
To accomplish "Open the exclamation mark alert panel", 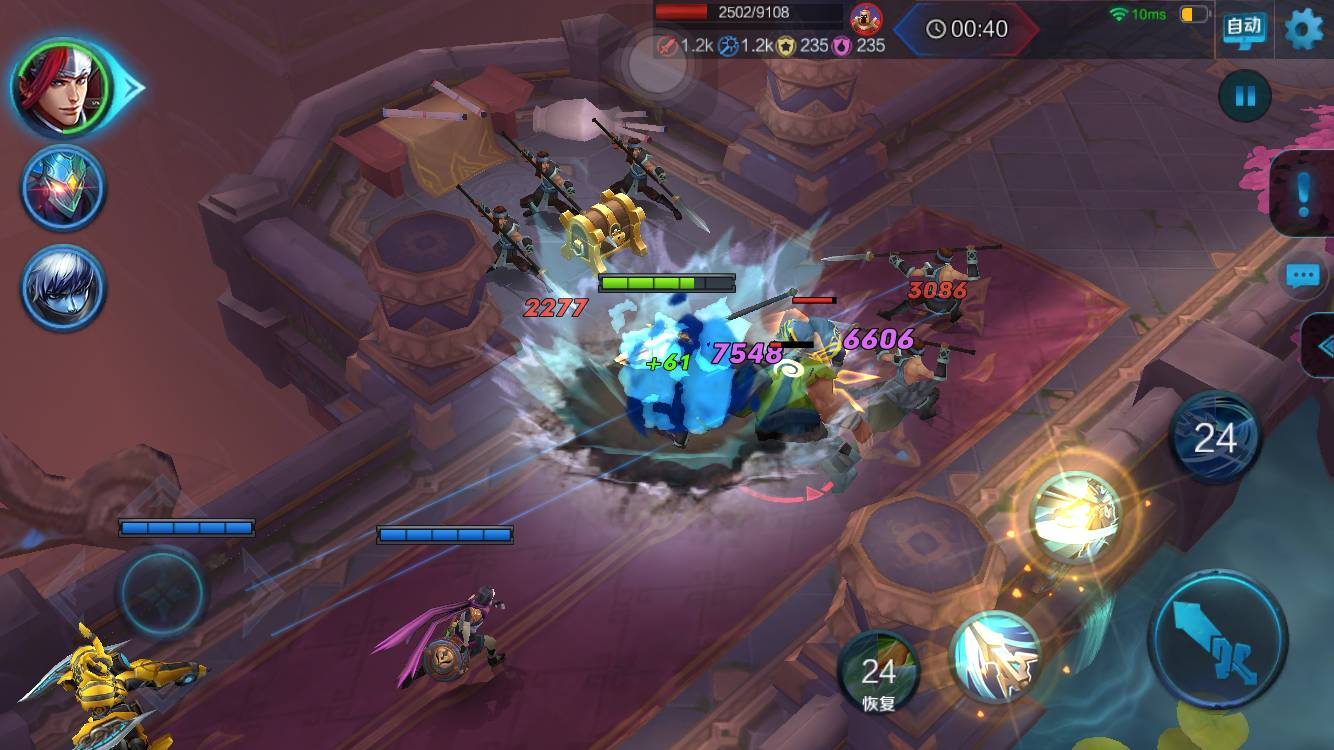I will coord(1302,194).
